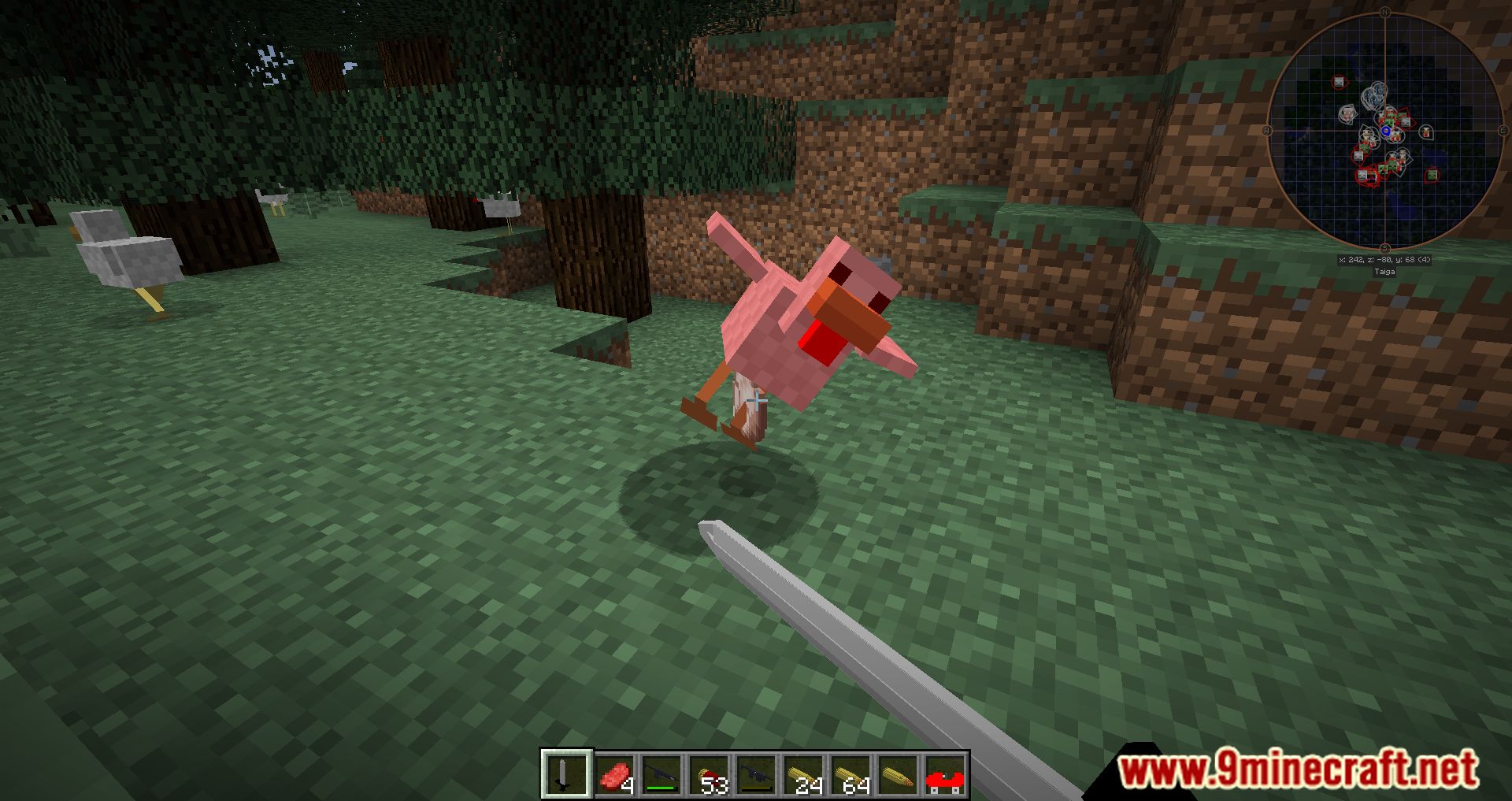Click the Taiga biome label under the minimap

[1385, 270]
